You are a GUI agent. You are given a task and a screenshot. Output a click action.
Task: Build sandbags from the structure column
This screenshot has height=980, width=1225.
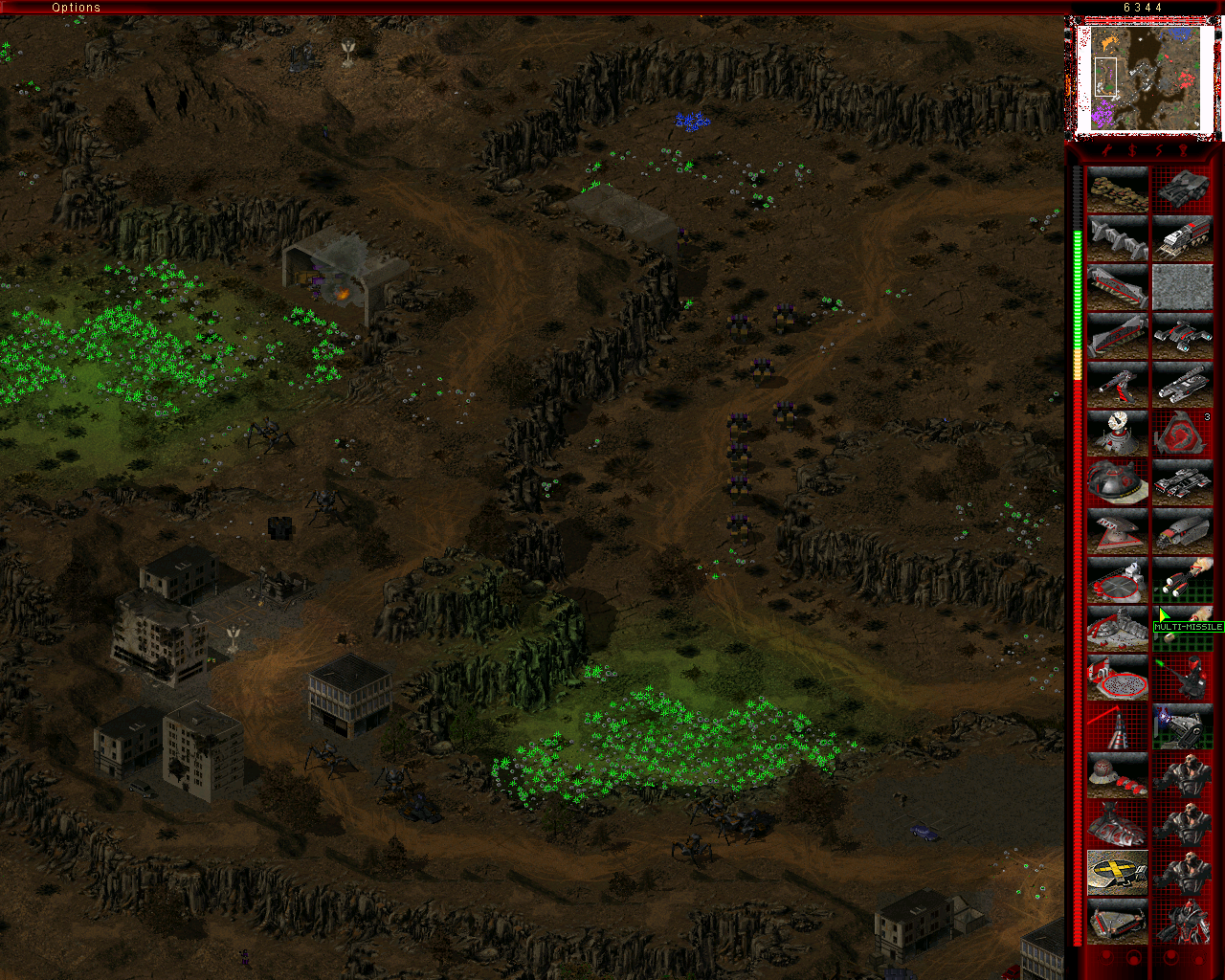tap(1117, 189)
